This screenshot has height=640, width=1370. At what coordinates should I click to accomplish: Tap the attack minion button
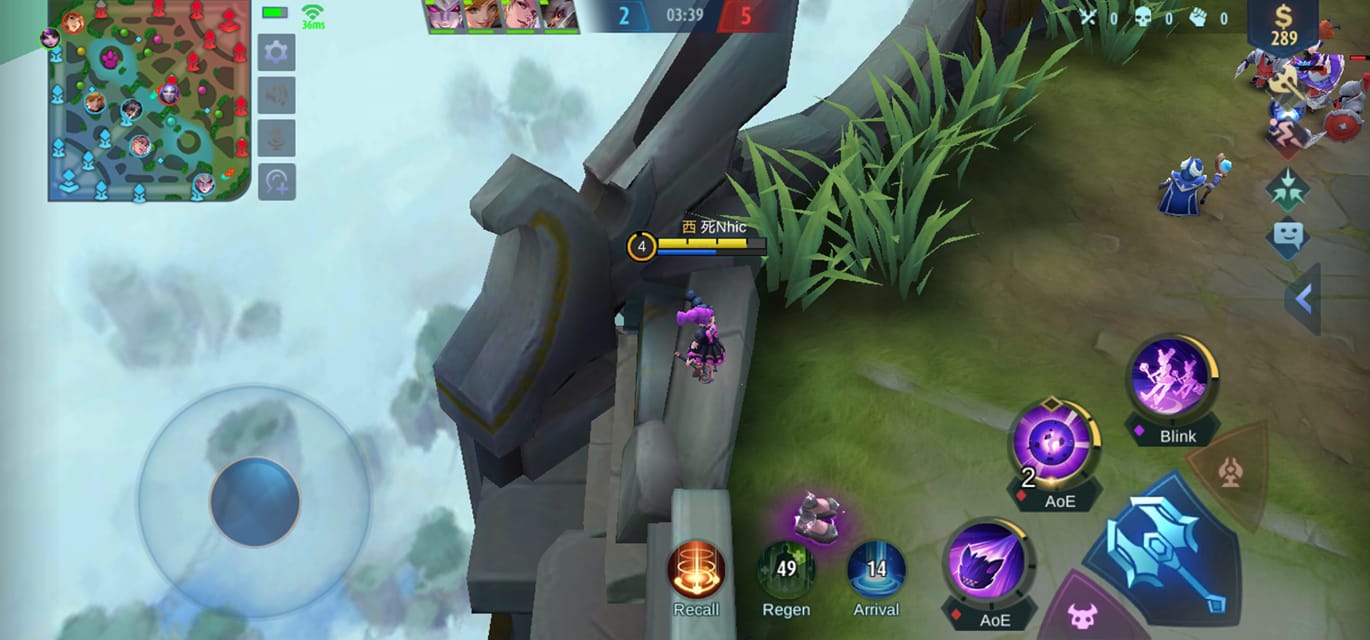pos(1083,615)
